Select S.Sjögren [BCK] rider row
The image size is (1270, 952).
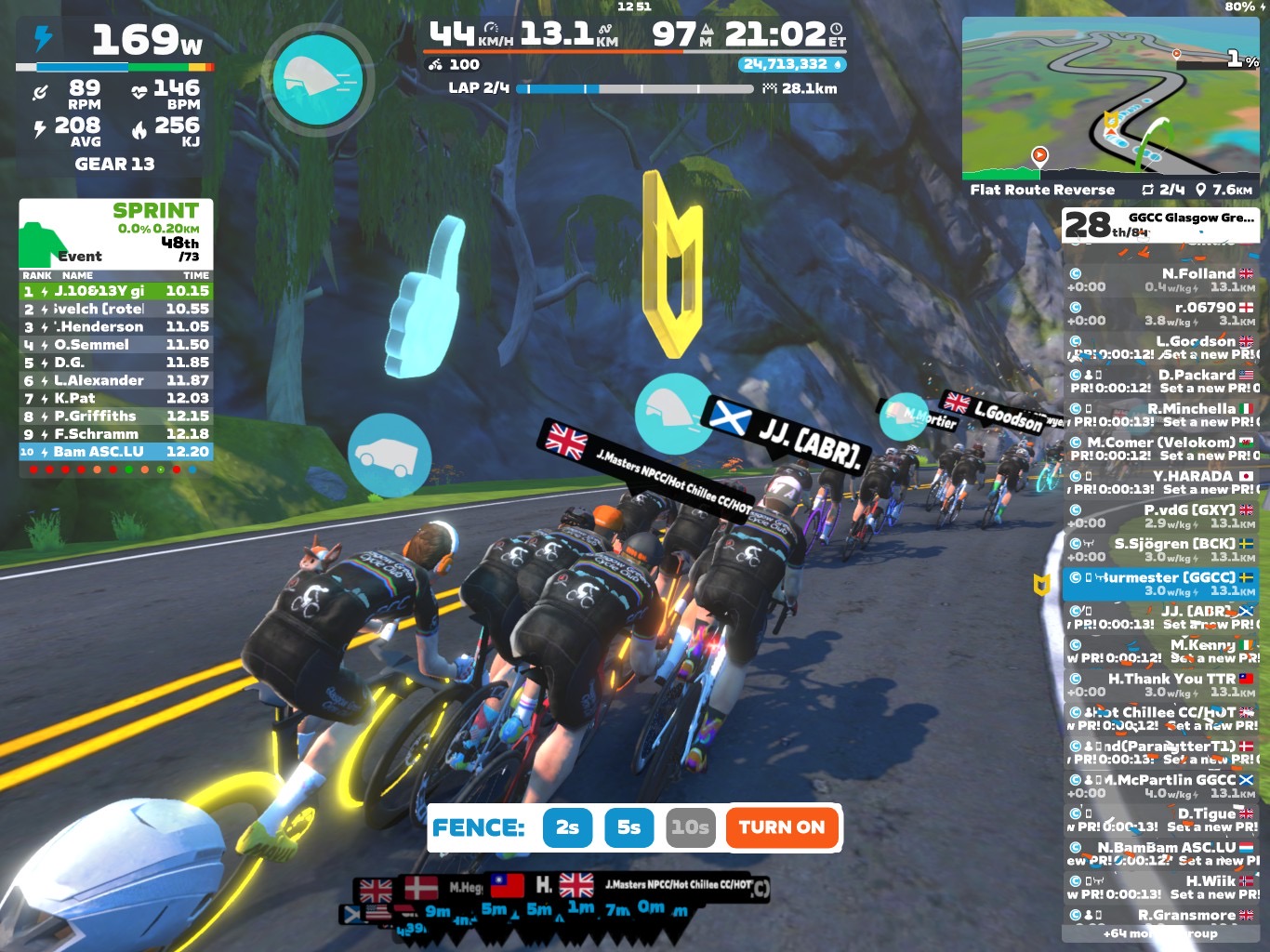(1160, 549)
